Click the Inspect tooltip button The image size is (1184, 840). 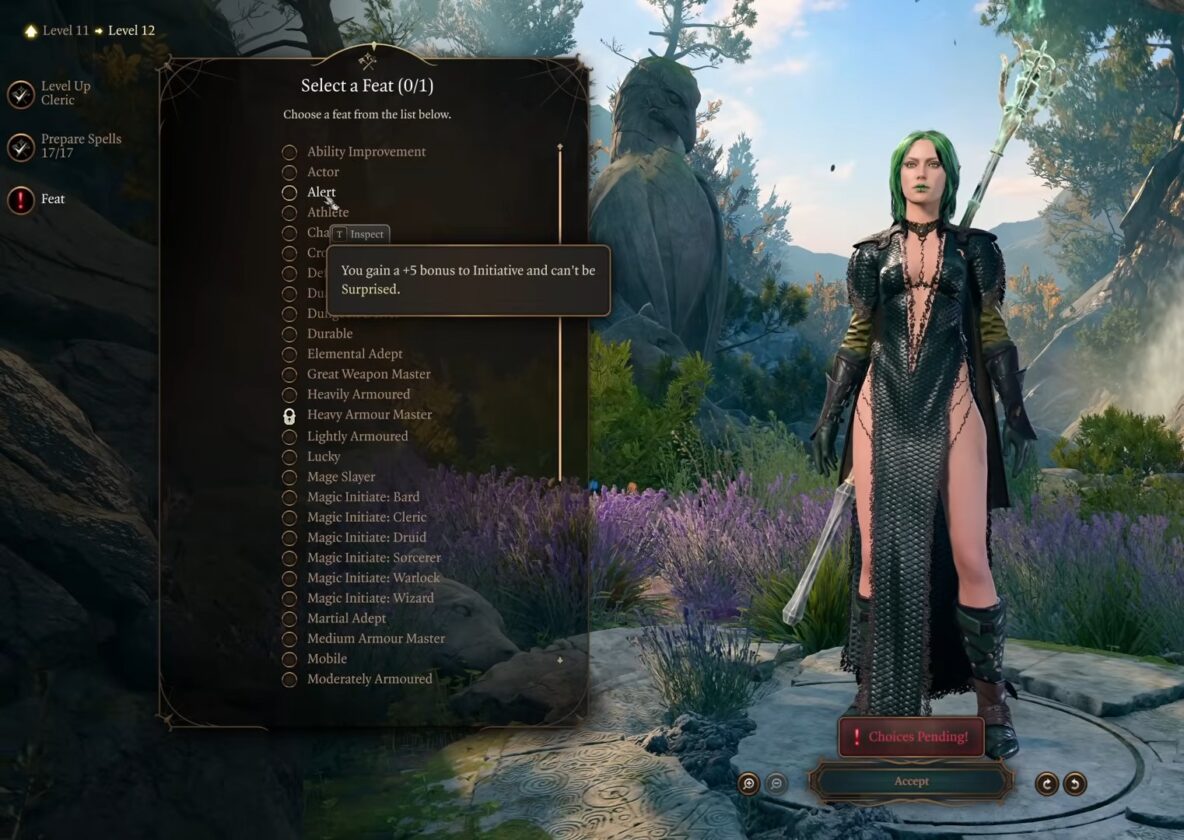(360, 234)
